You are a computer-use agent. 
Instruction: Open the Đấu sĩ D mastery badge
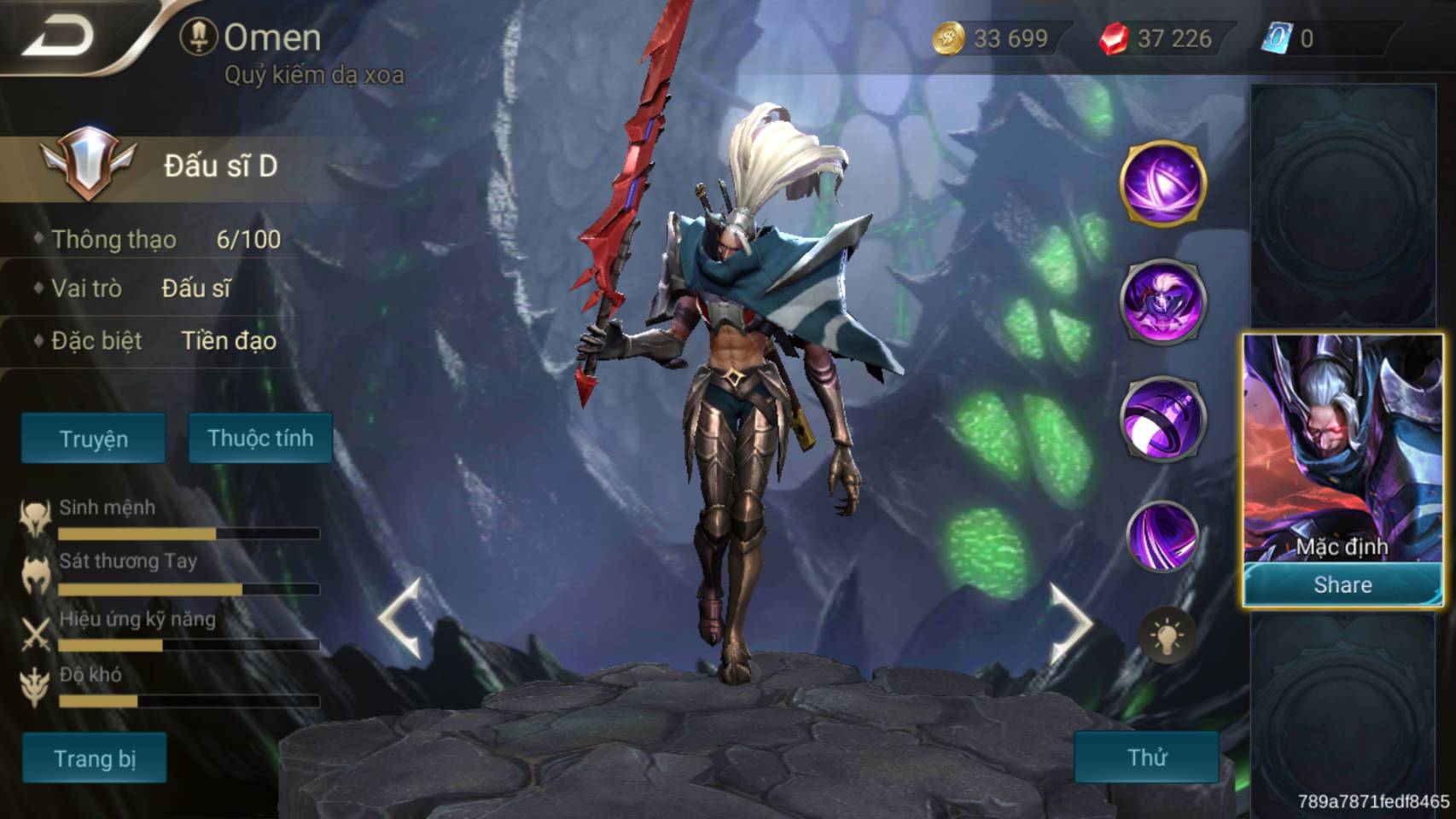tap(88, 164)
